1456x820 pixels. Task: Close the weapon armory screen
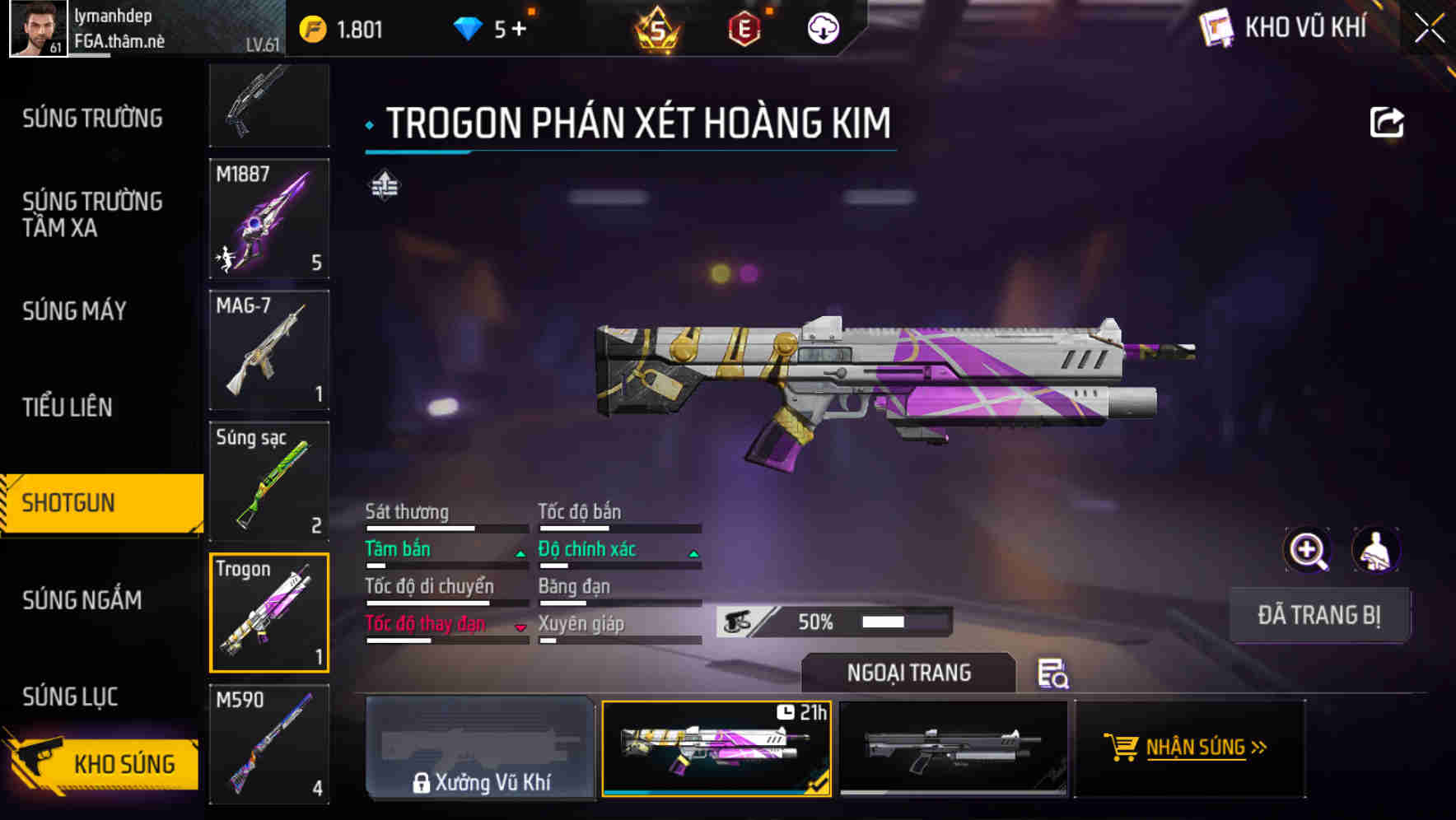(1430, 29)
